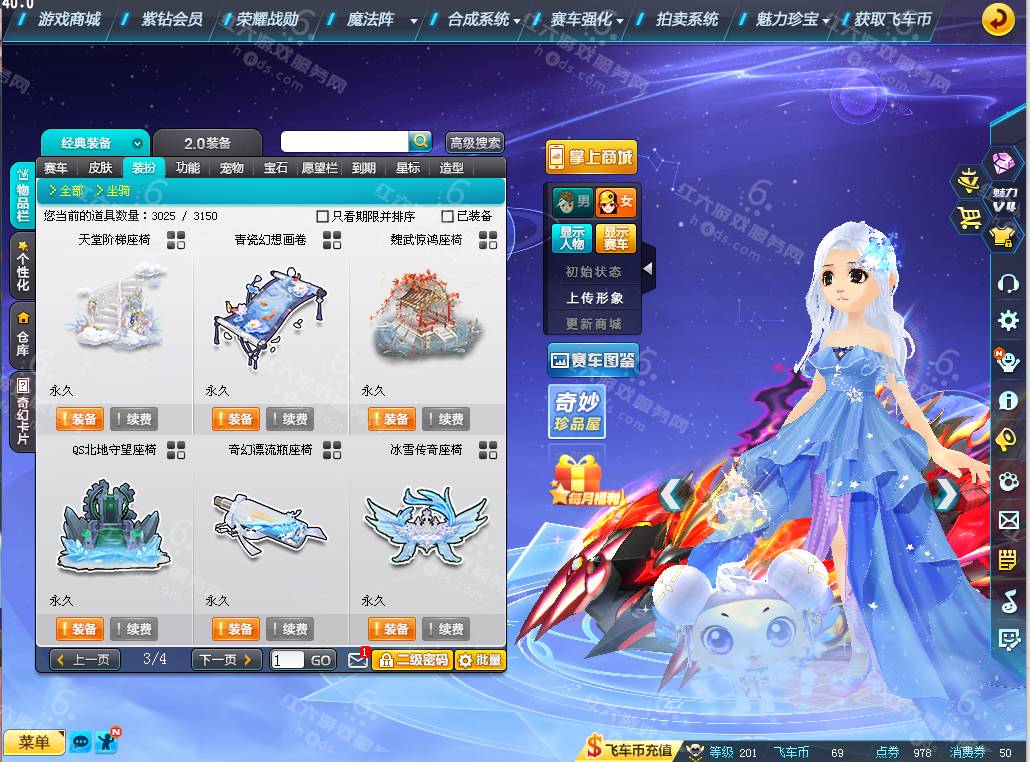
Task: Open the 掌上商城 mobile shop
Action: pyautogui.click(x=591, y=157)
